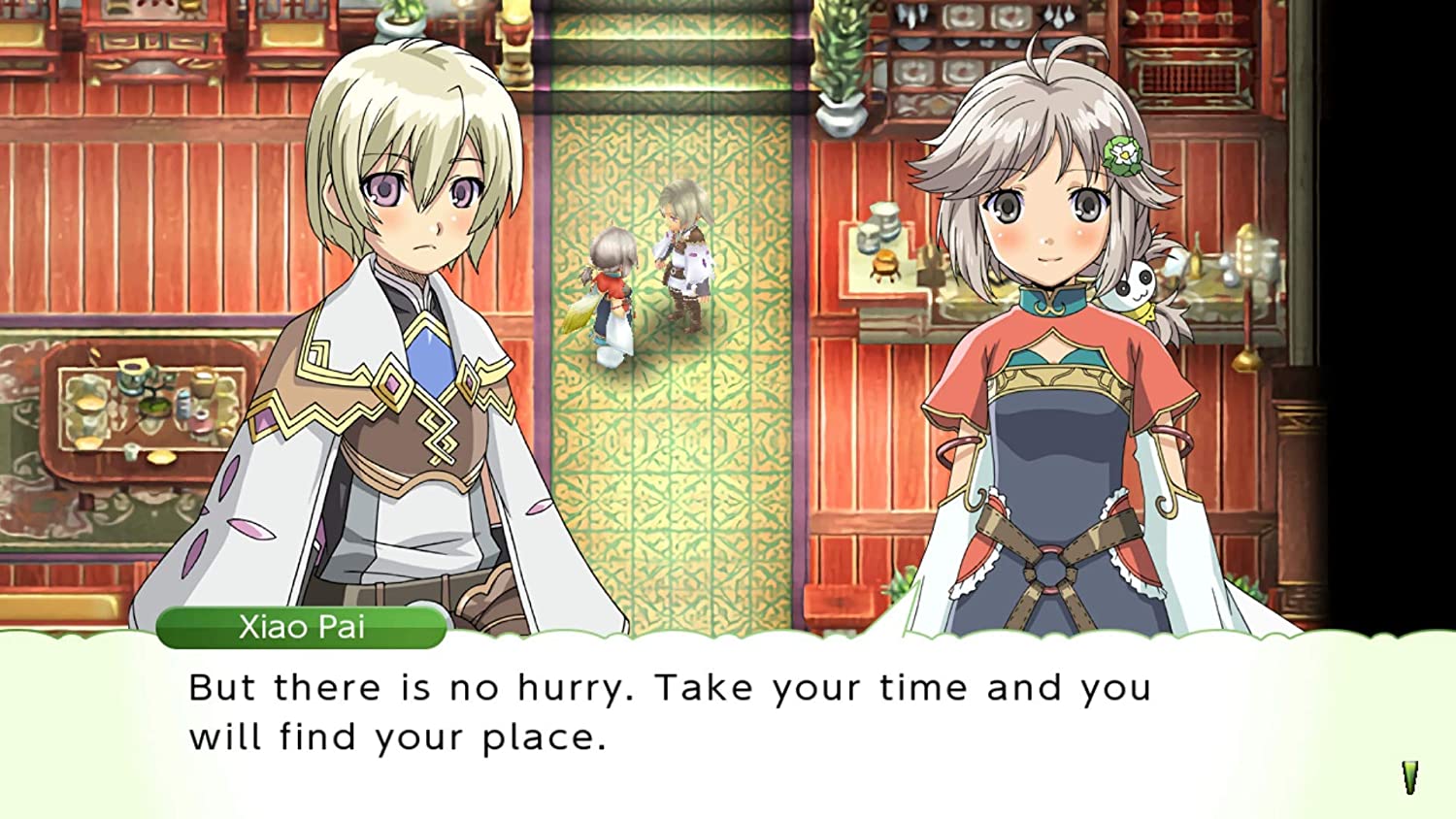Select the phrase find your place
1456x819 pixels.
(x=447, y=737)
